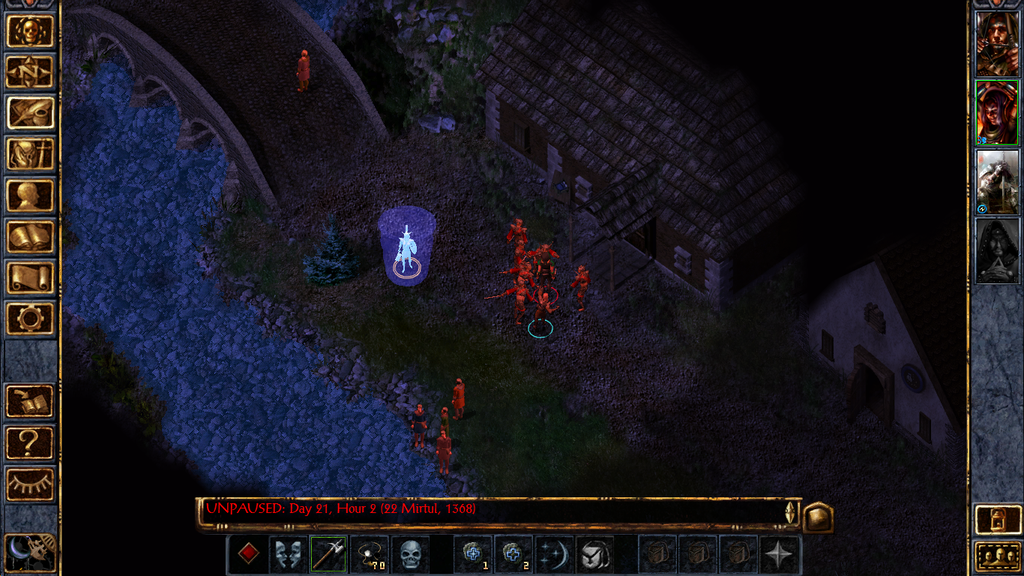Click the question mark help button
This screenshot has height=576, width=1024.
30,442
